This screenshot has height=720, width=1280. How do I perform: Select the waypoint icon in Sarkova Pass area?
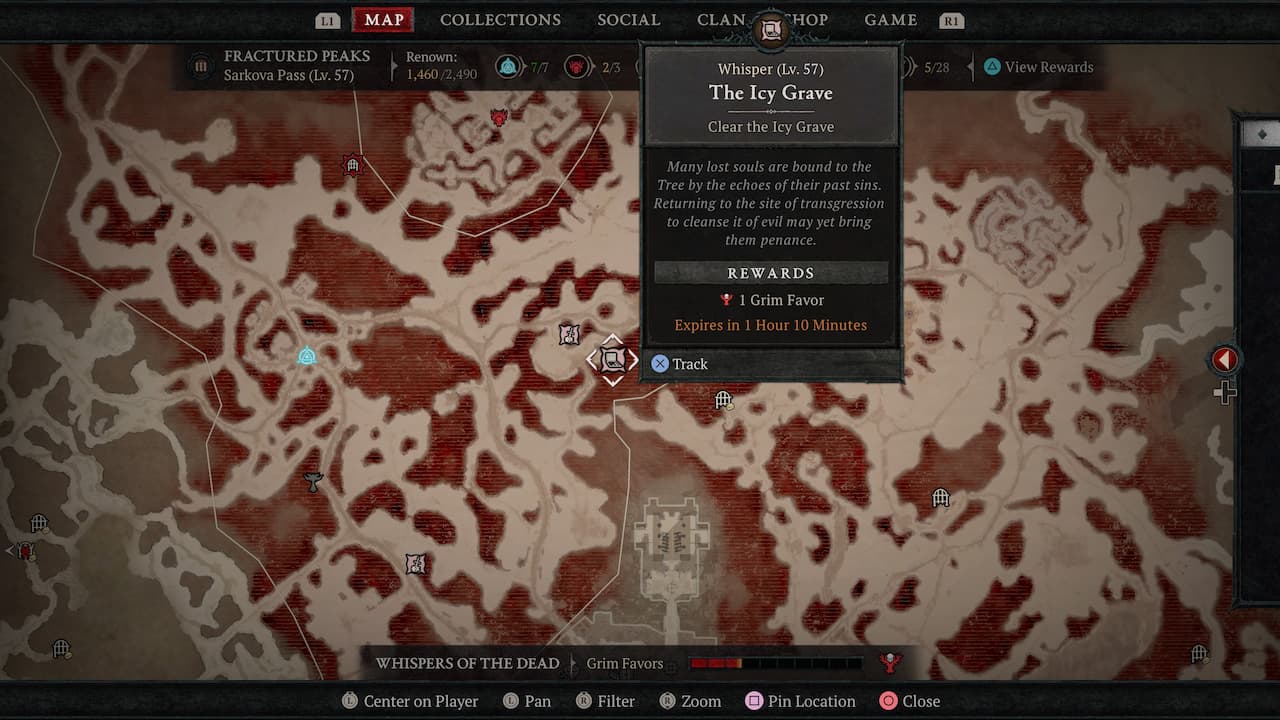308,355
